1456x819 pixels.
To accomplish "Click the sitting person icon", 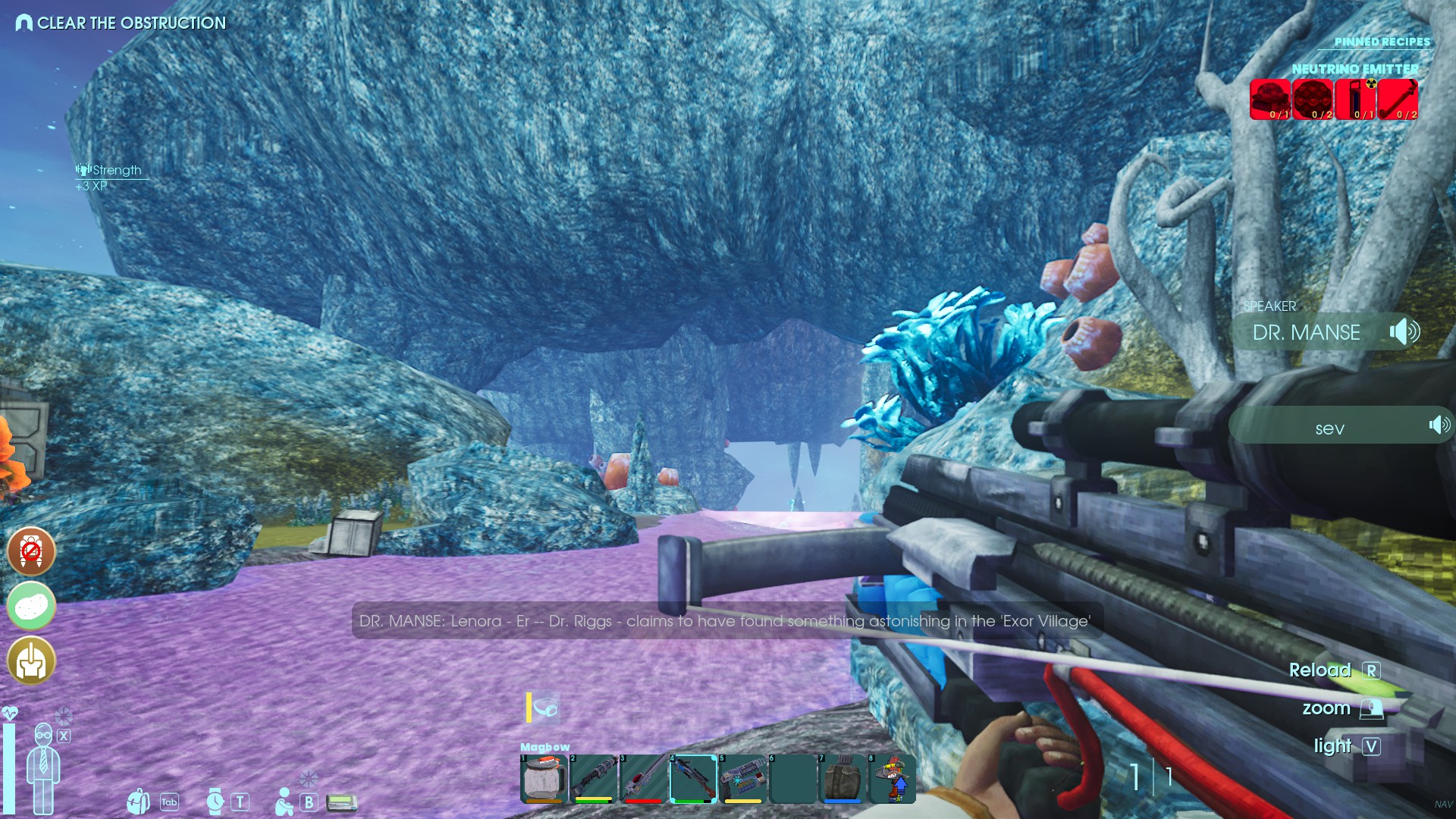I will click(x=284, y=802).
